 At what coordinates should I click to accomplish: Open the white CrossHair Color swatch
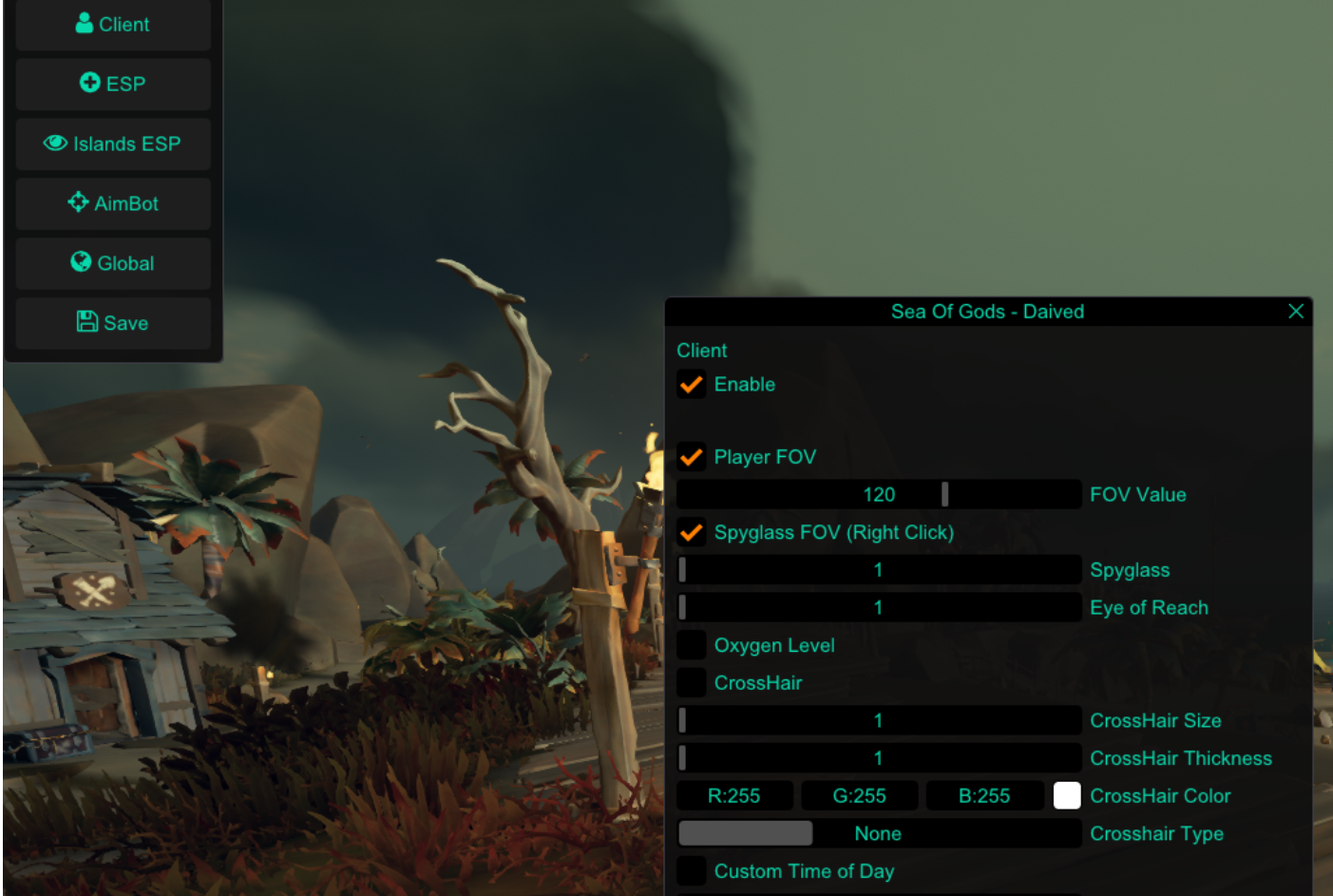[x=1067, y=795]
